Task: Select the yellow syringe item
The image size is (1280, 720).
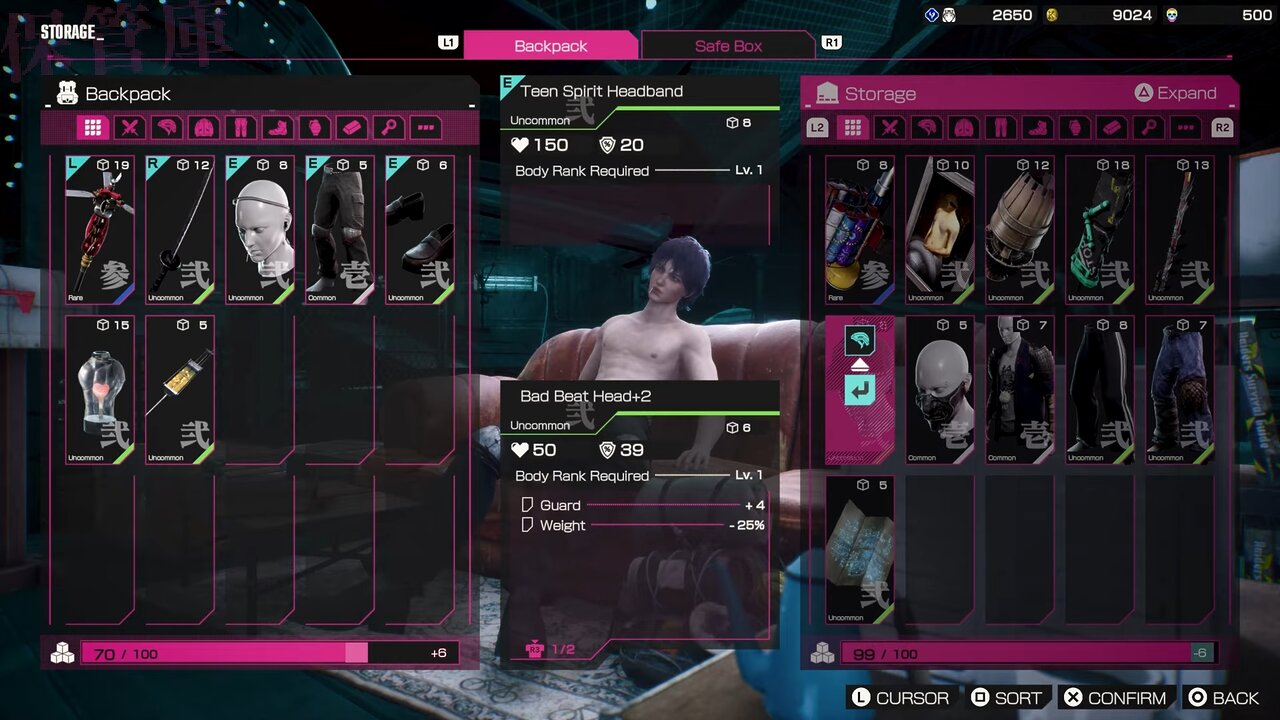Action: tap(180, 390)
